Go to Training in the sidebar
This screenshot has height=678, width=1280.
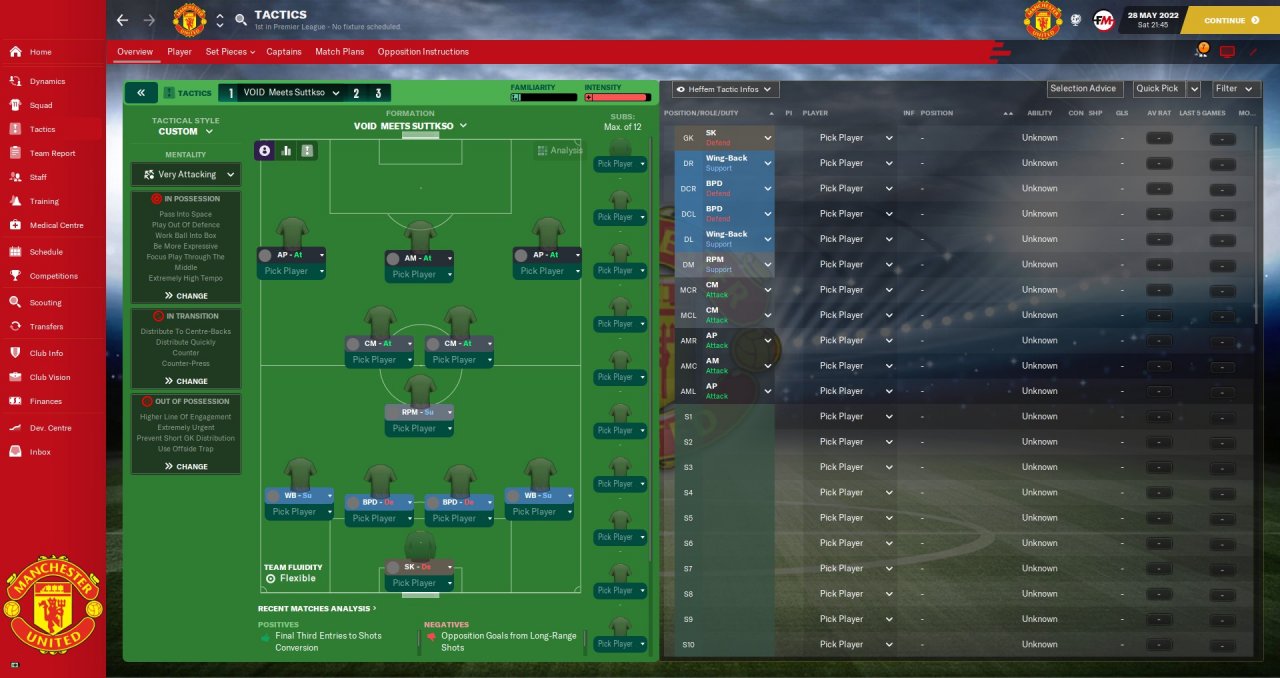point(44,201)
